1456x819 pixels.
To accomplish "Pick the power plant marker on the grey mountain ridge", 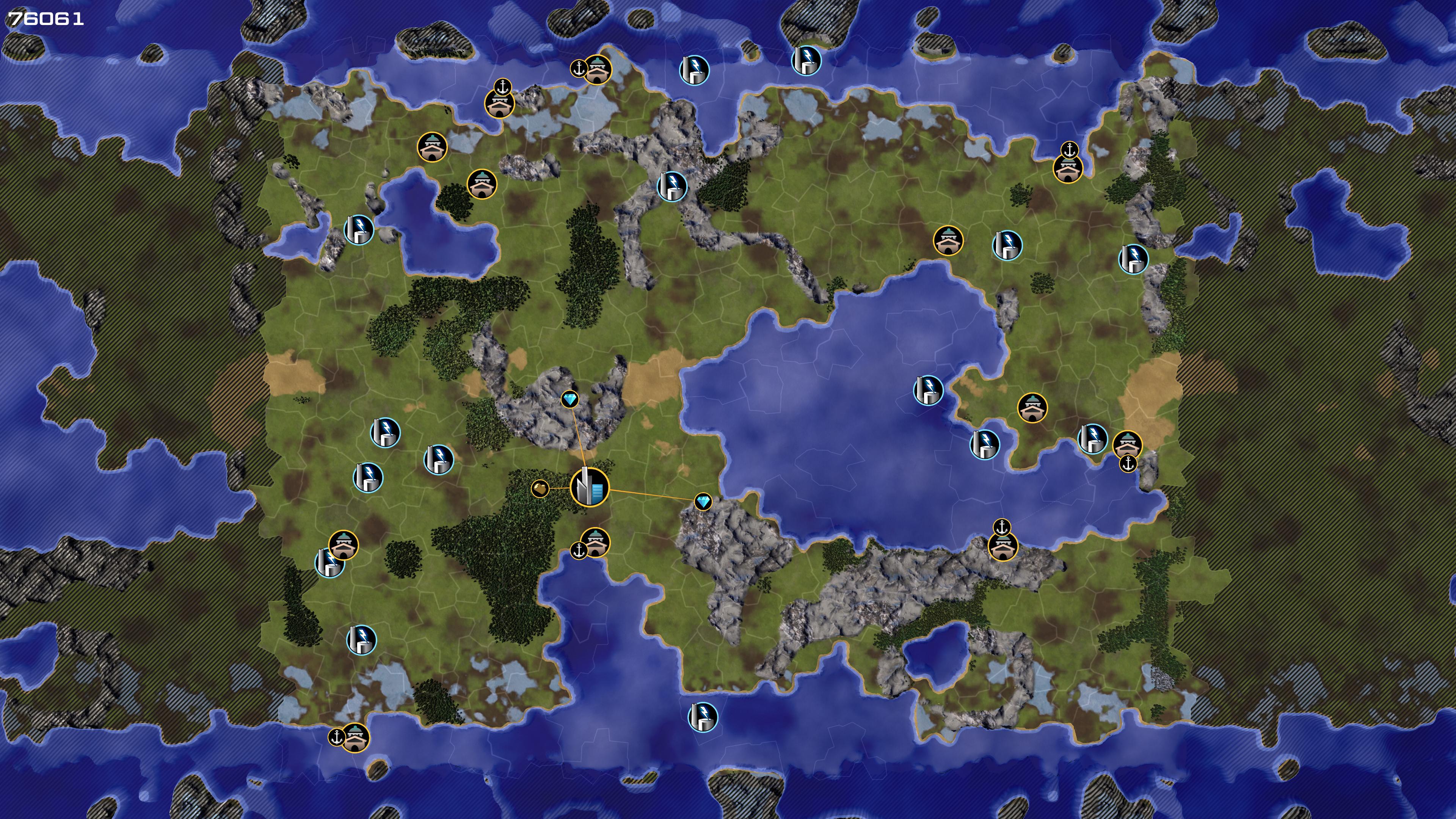I will coord(672,186).
